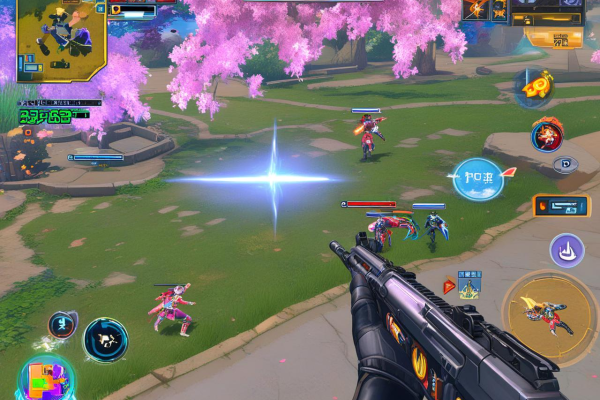Click the yellow banner button under top panel
Screen dimensions: 600x400
[554, 39]
